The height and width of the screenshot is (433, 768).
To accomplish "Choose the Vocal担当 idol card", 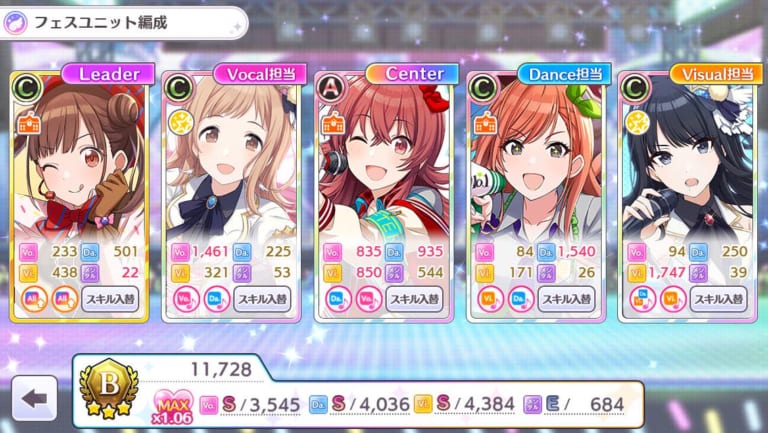I will tap(231, 160).
